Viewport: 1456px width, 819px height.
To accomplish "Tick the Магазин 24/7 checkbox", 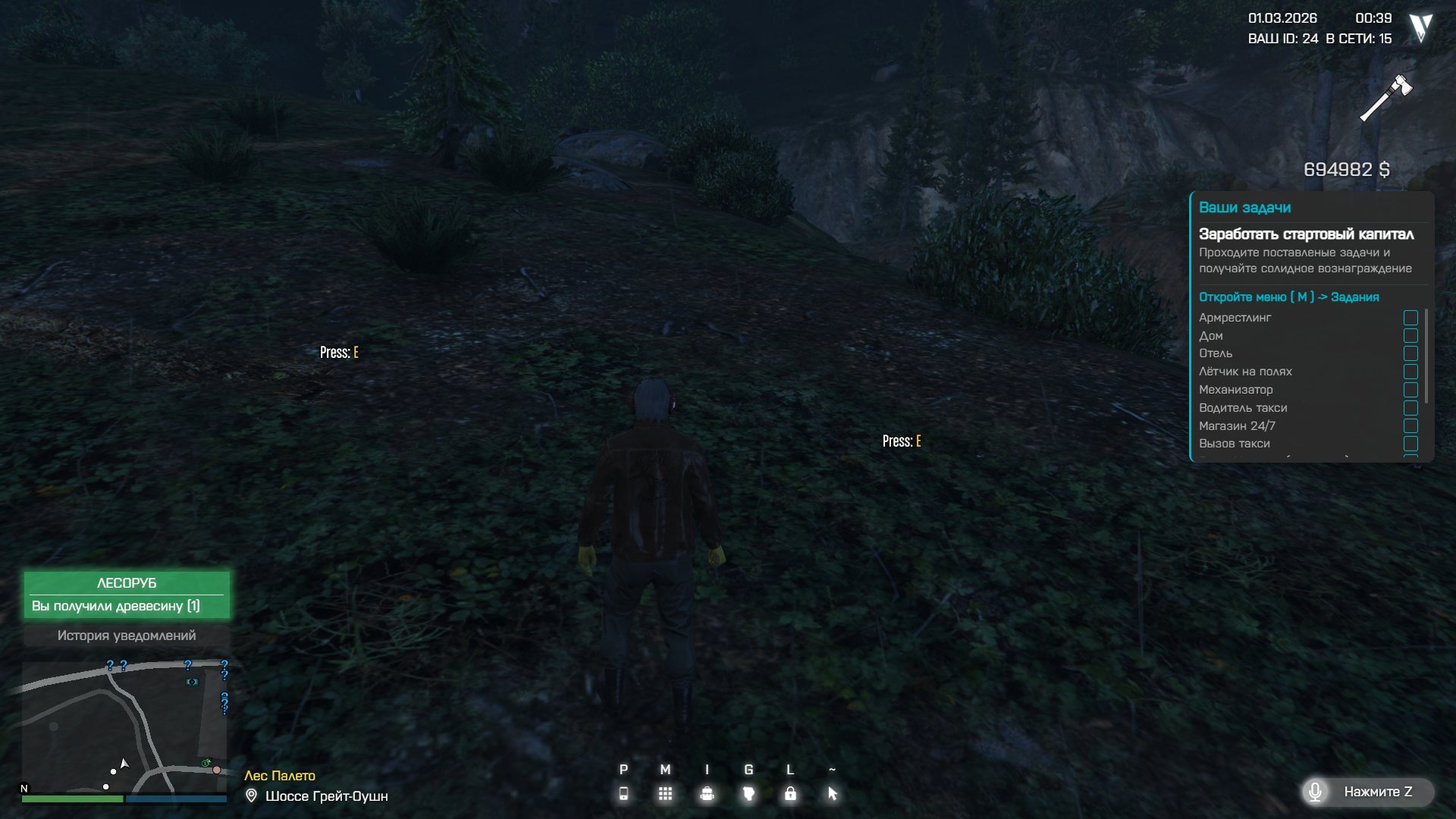I will tap(1410, 426).
